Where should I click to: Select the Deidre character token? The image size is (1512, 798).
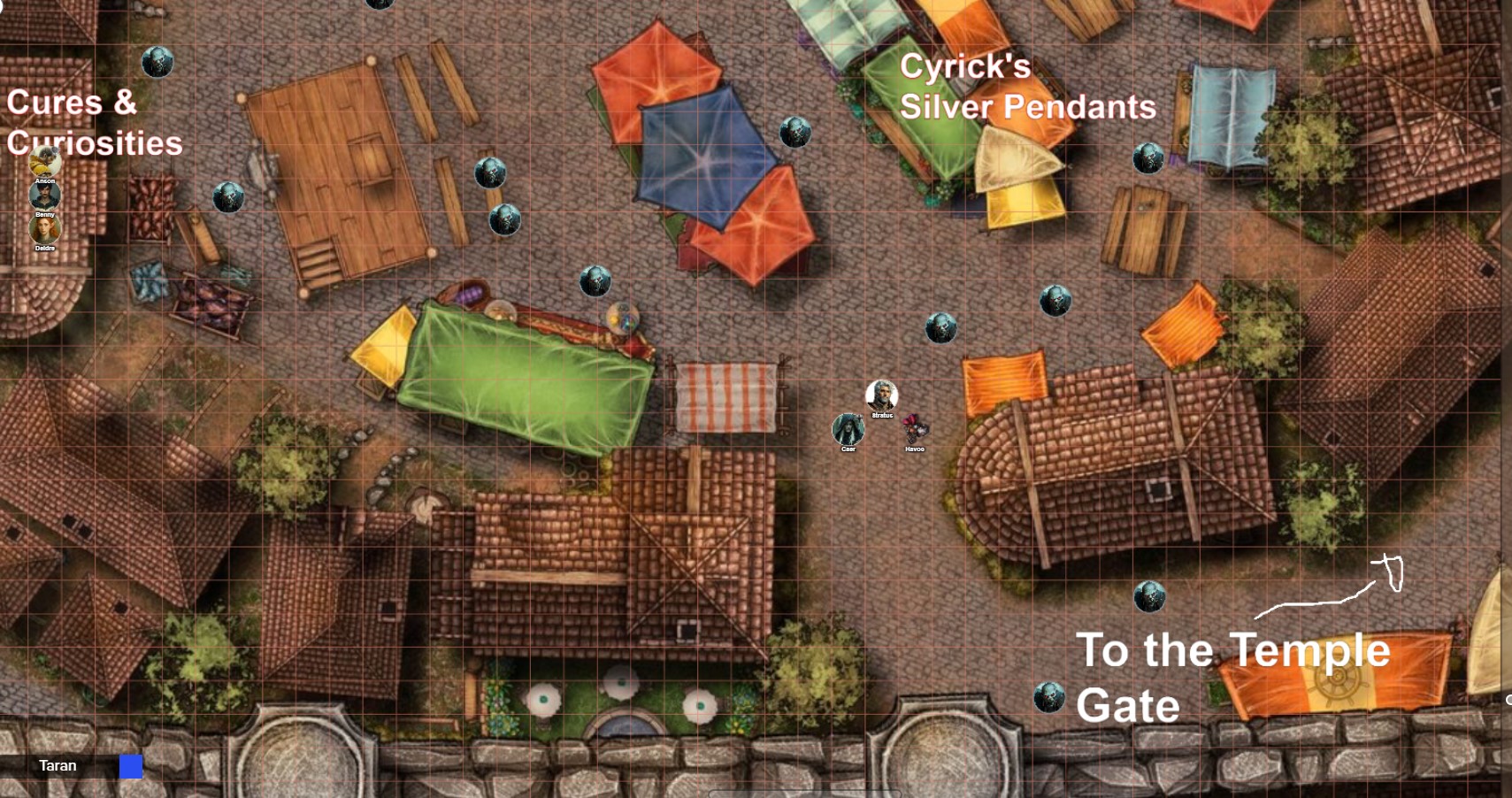click(x=45, y=229)
